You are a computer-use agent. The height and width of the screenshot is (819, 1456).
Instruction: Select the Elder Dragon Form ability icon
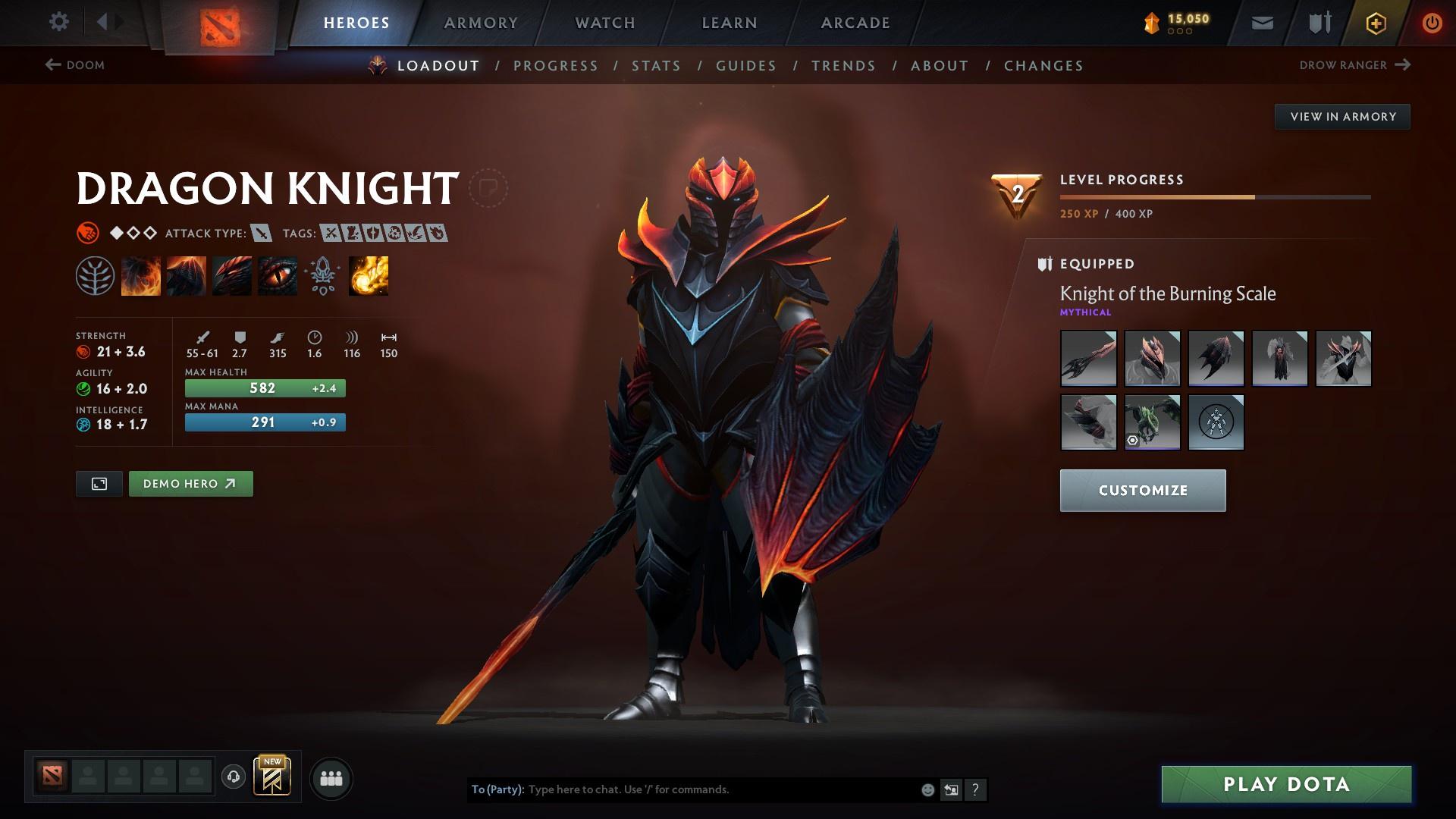pos(368,275)
